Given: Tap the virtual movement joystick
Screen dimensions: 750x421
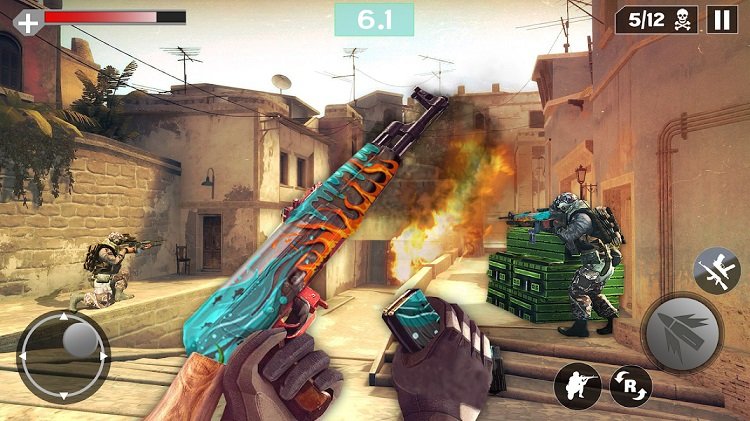Looking at the screenshot, I should [64, 355].
